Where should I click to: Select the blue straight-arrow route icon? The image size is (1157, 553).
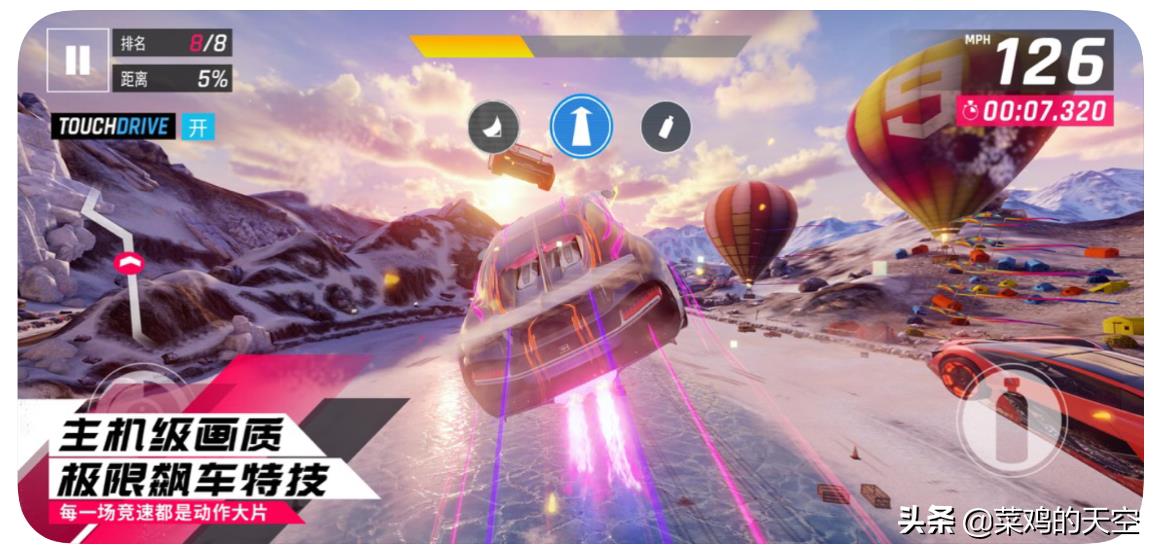[x=581, y=127]
